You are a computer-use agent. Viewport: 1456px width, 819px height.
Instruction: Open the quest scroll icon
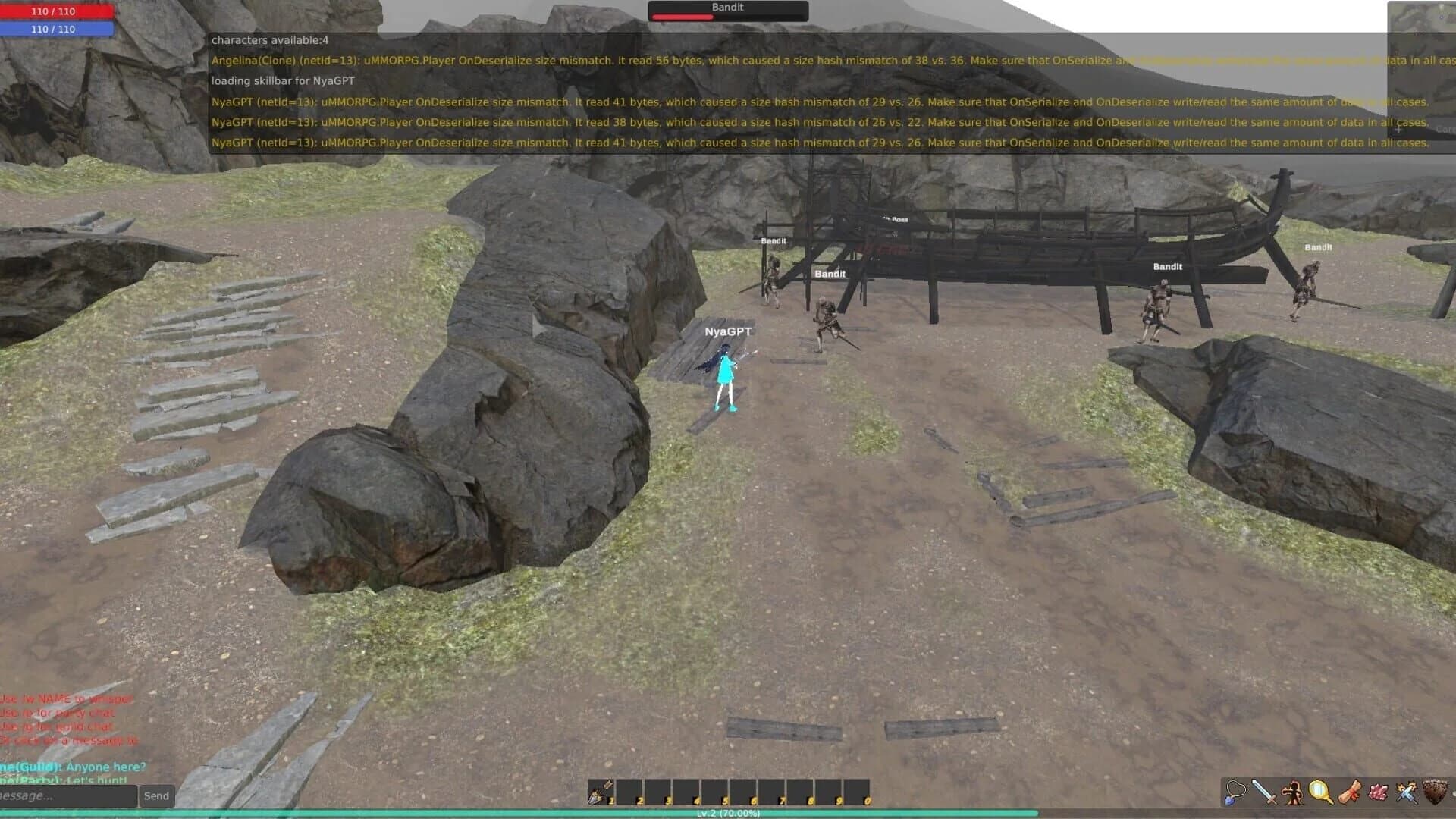click(x=1349, y=792)
